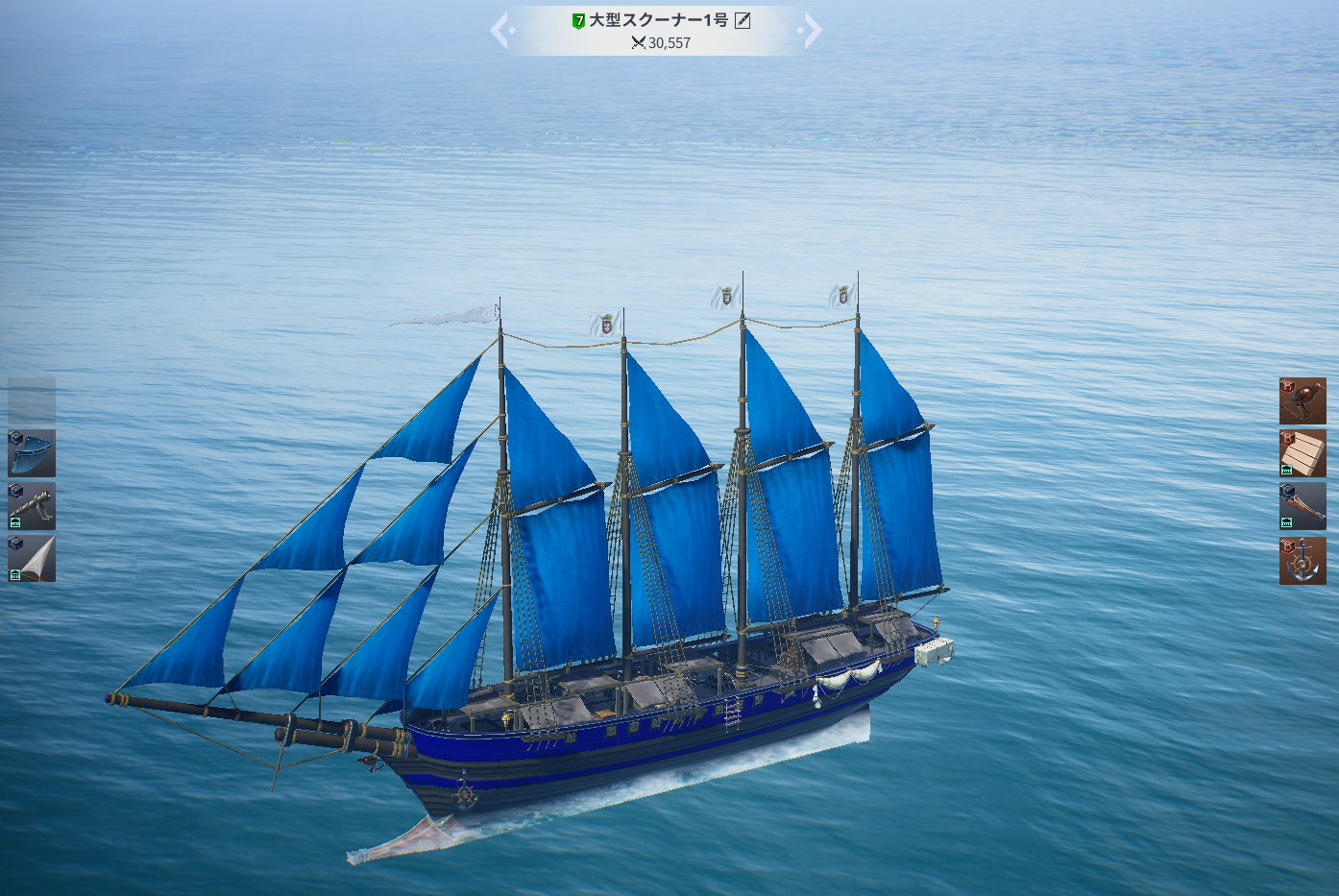Screen dimensions: 1339x896
Task: Select the wooden bowsprit equipment slot
Action: coord(1302,506)
